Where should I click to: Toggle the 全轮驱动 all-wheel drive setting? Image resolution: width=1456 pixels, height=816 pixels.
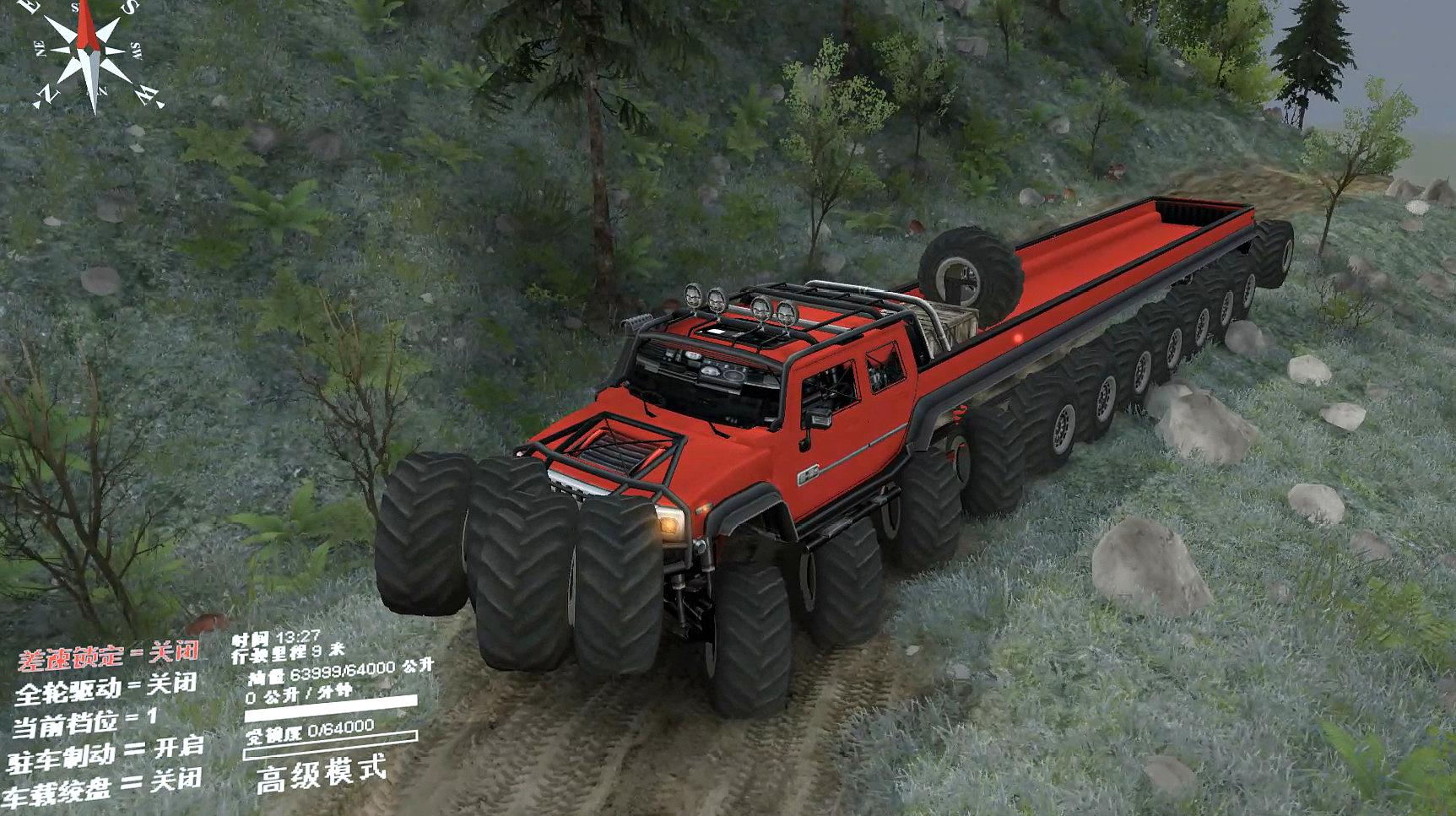pos(106,688)
